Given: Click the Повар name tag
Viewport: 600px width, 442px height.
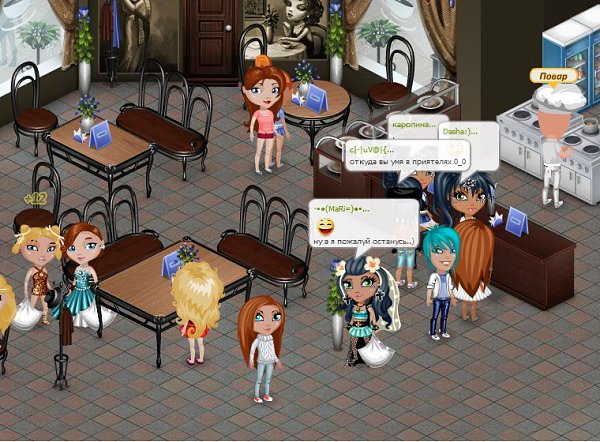Looking at the screenshot, I should coord(552,76).
